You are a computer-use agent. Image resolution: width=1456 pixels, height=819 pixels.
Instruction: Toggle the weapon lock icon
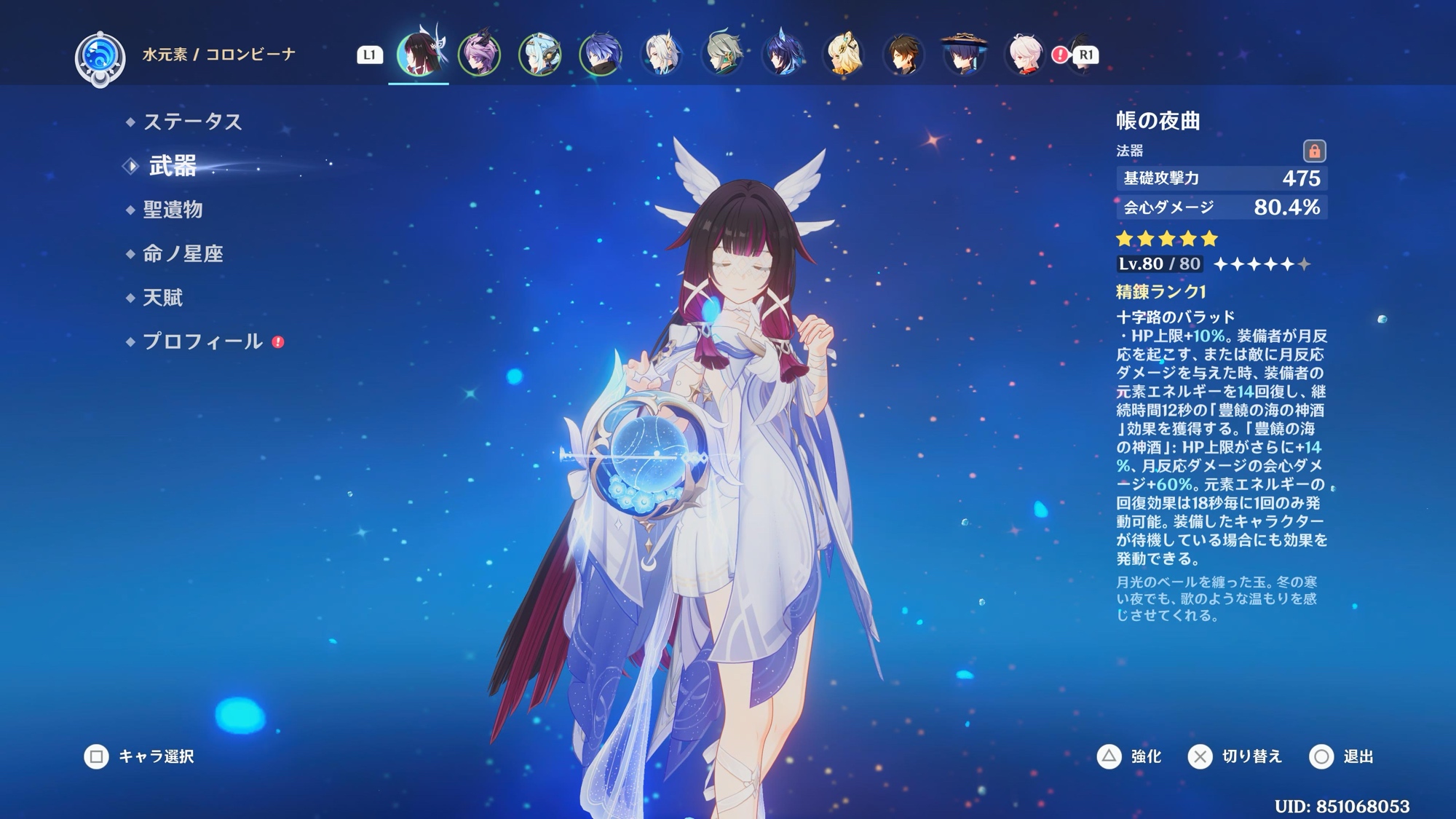[1314, 151]
